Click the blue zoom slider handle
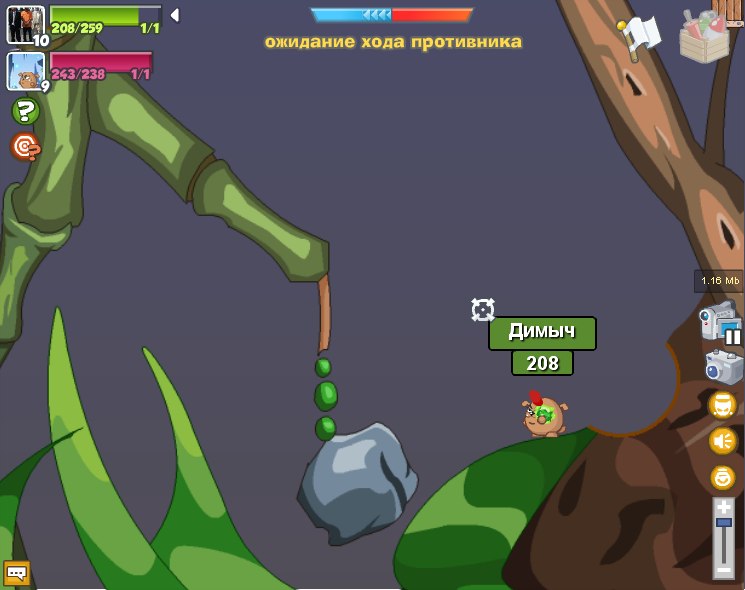The width and height of the screenshot is (745, 590). 723,523
